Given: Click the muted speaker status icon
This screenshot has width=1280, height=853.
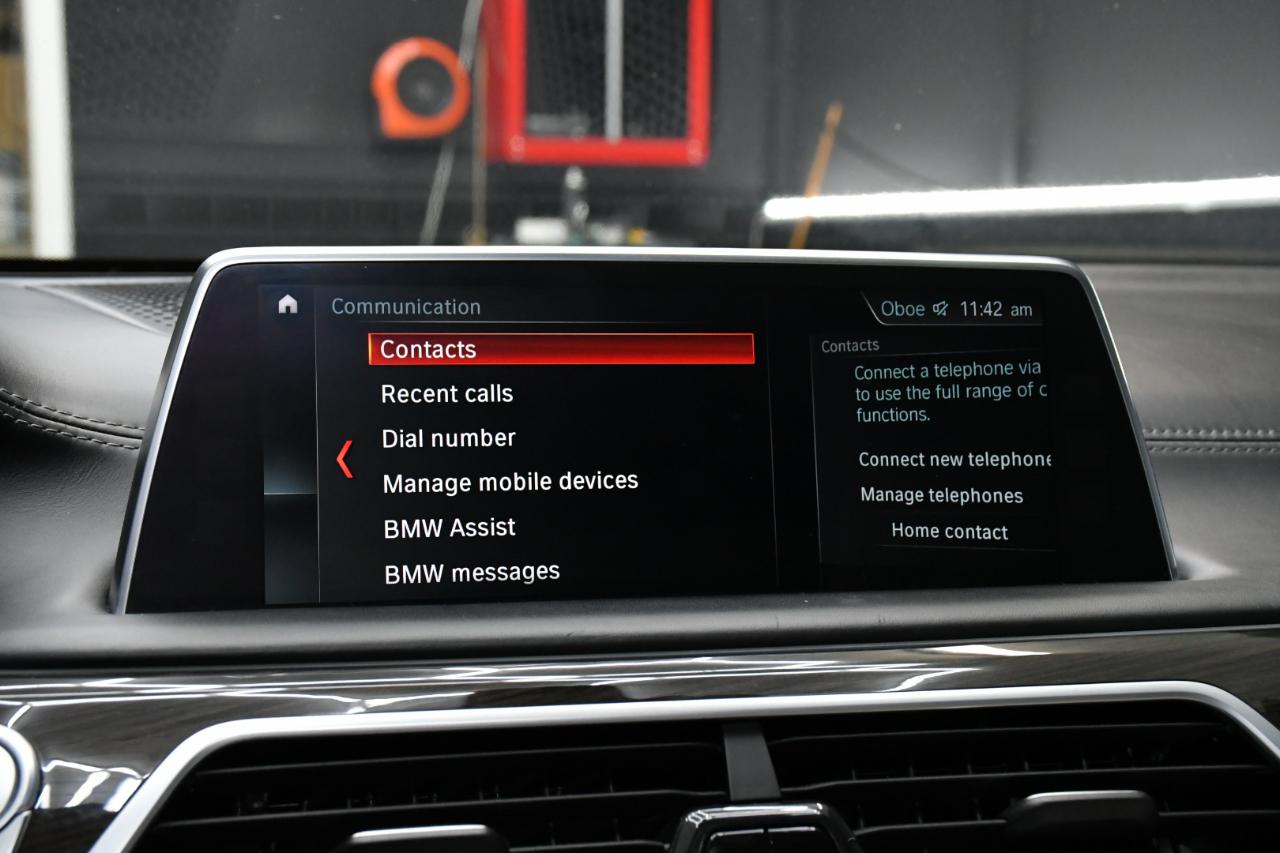Looking at the screenshot, I should pyautogui.click(x=938, y=309).
